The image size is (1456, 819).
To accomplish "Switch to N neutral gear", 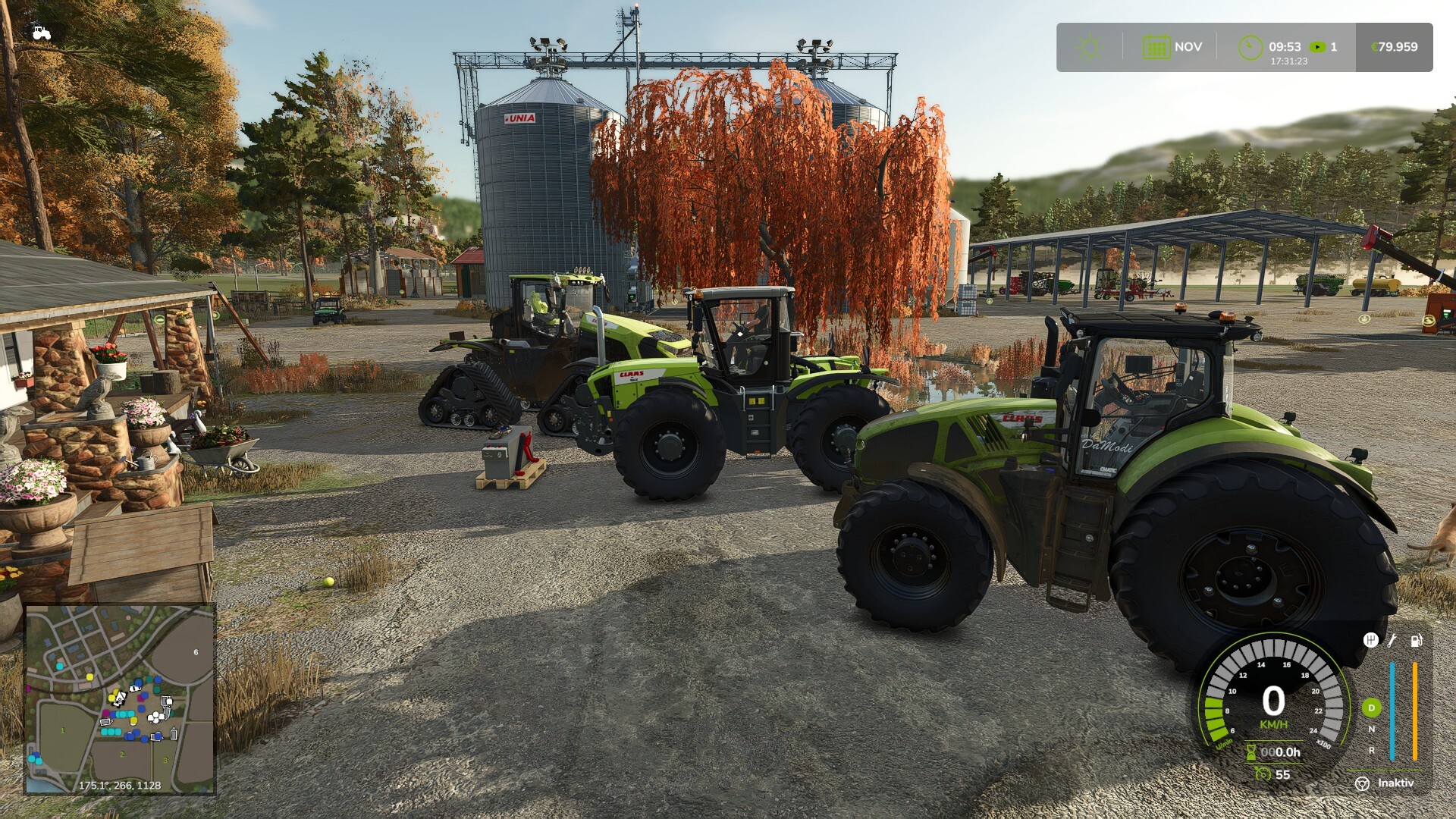I will tap(1371, 730).
